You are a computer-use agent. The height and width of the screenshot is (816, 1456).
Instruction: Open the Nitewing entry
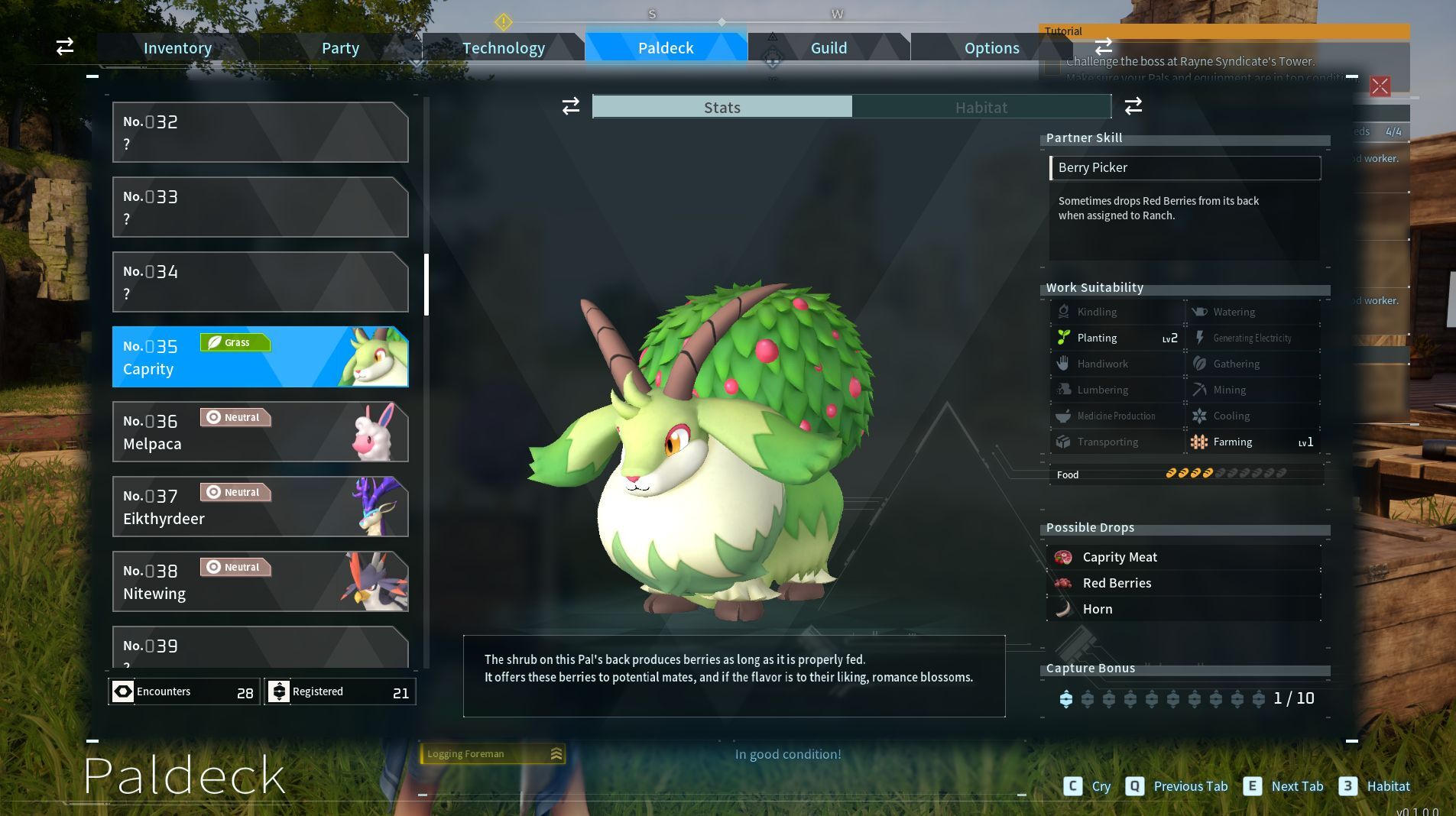click(260, 581)
